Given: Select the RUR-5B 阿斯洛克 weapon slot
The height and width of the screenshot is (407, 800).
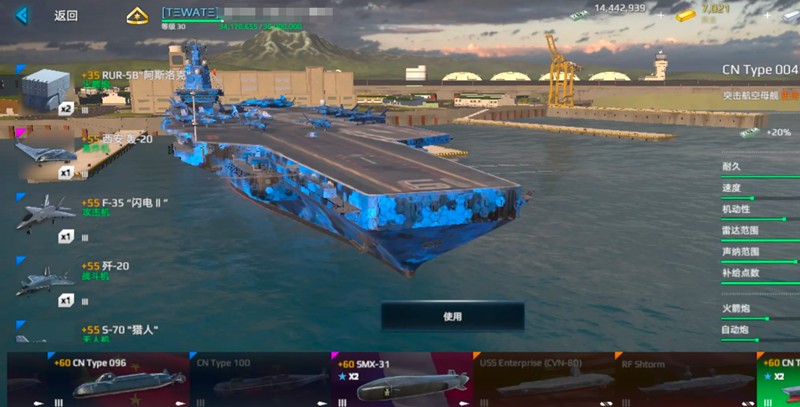Looking at the screenshot, I should (47, 90).
